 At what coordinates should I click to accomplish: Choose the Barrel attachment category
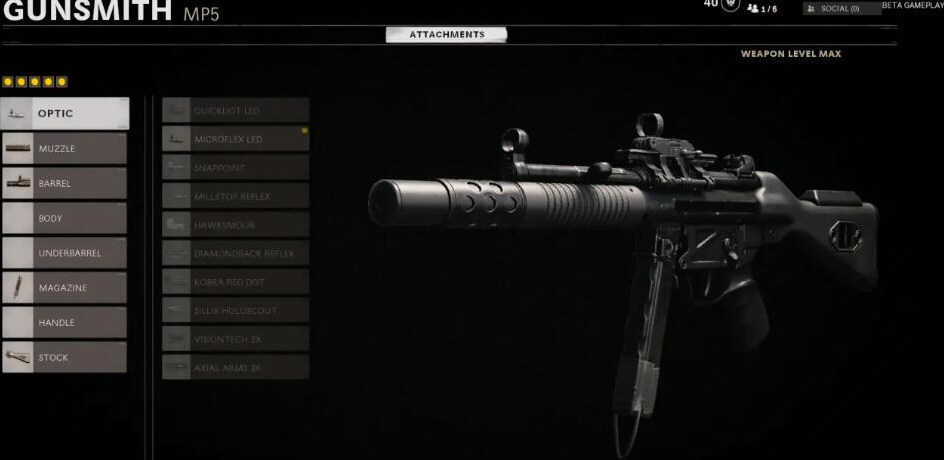pyautogui.click(x=65, y=183)
